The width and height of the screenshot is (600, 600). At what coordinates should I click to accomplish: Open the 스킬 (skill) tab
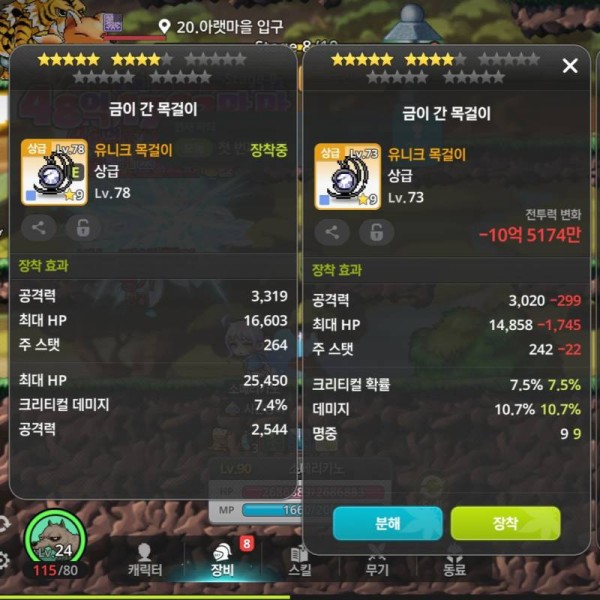(x=299, y=560)
